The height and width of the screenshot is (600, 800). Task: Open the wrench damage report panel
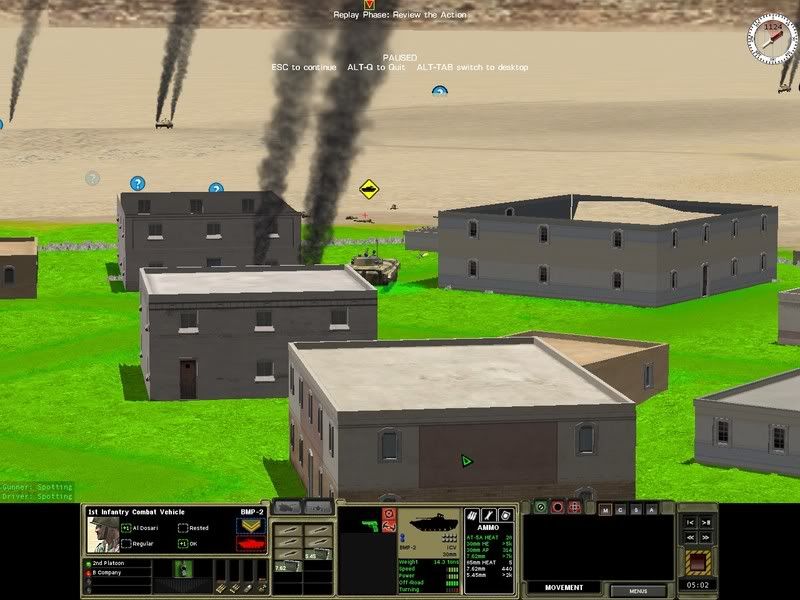[x=490, y=515]
